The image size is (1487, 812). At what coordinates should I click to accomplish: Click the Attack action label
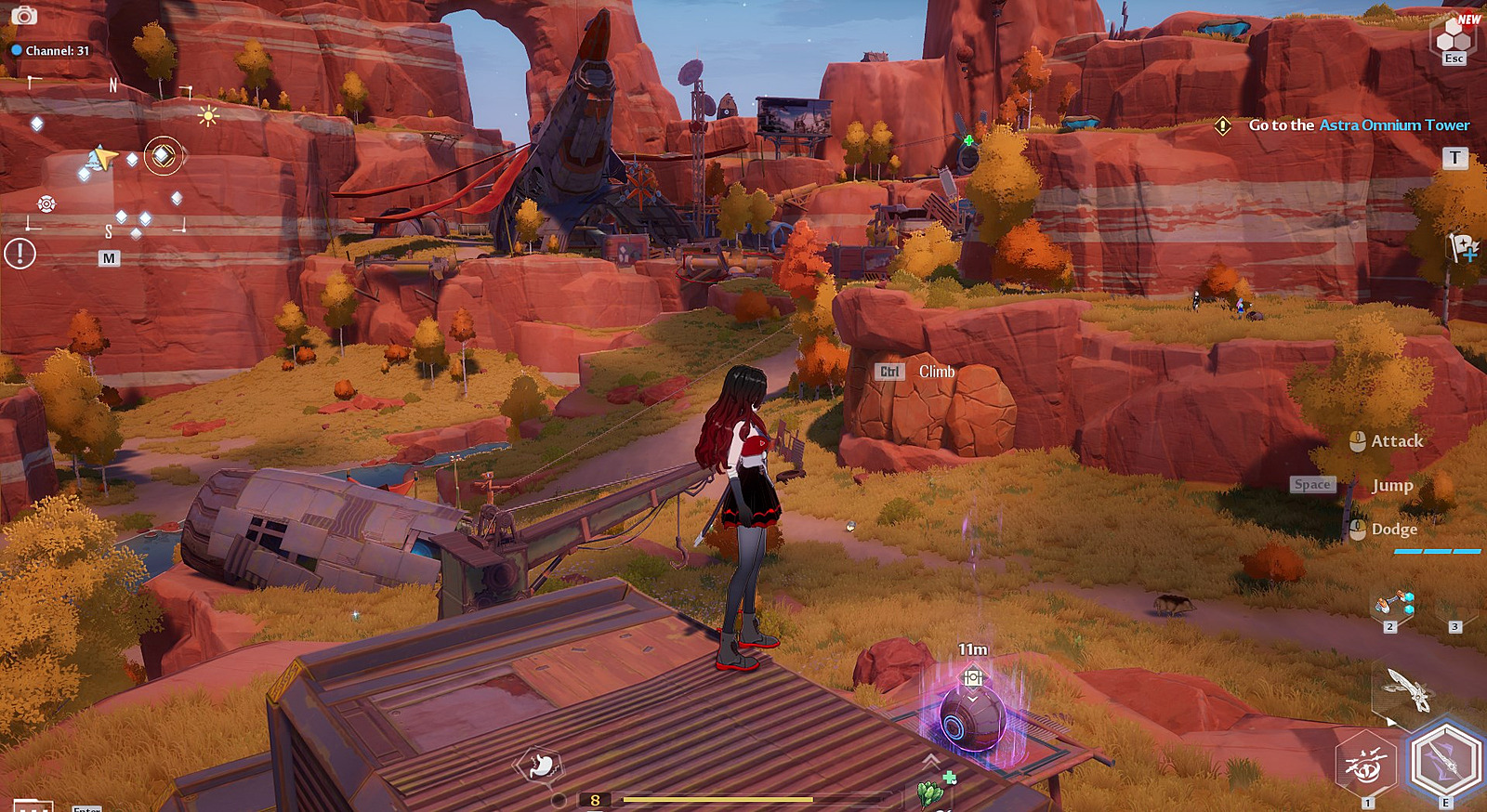coord(1396,441)
